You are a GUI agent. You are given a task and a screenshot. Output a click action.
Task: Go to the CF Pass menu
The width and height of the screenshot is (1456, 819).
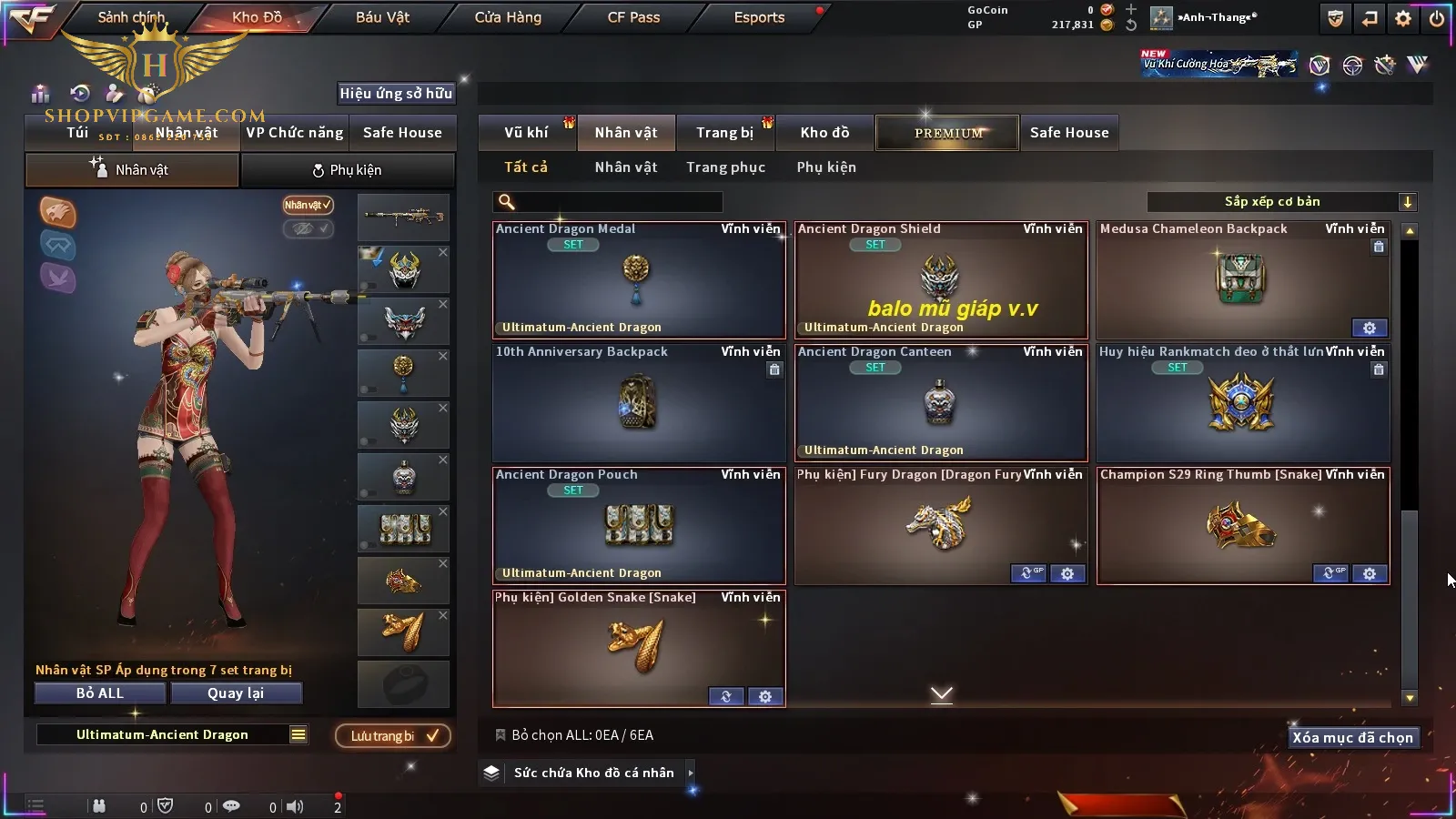[633, 17]
